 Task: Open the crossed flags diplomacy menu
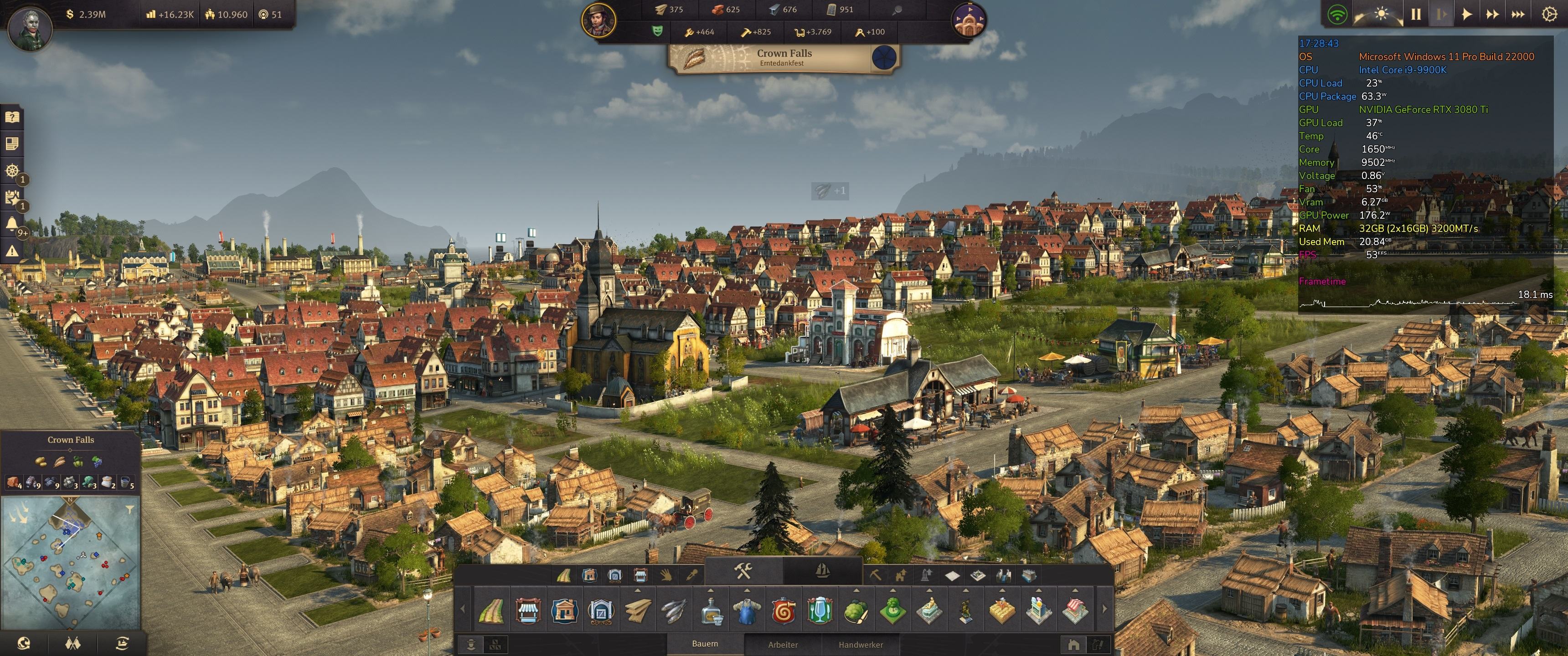tap(72, 643)
